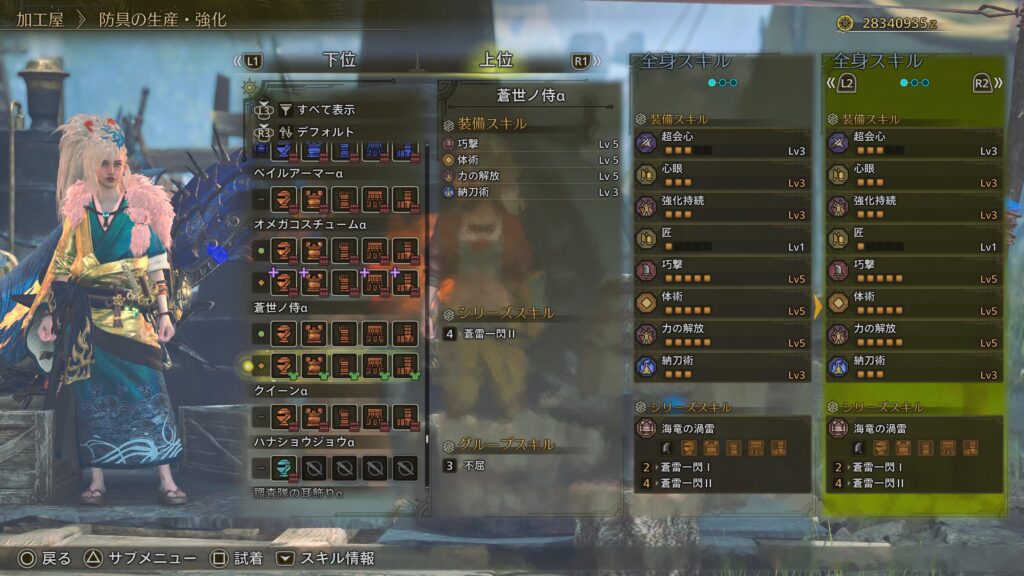Select 納刀術 Lv 3 in the 蒼世ノ侍α details
Screen dimensions: 1024x576
pyautogui.click(x=530, y=192)
